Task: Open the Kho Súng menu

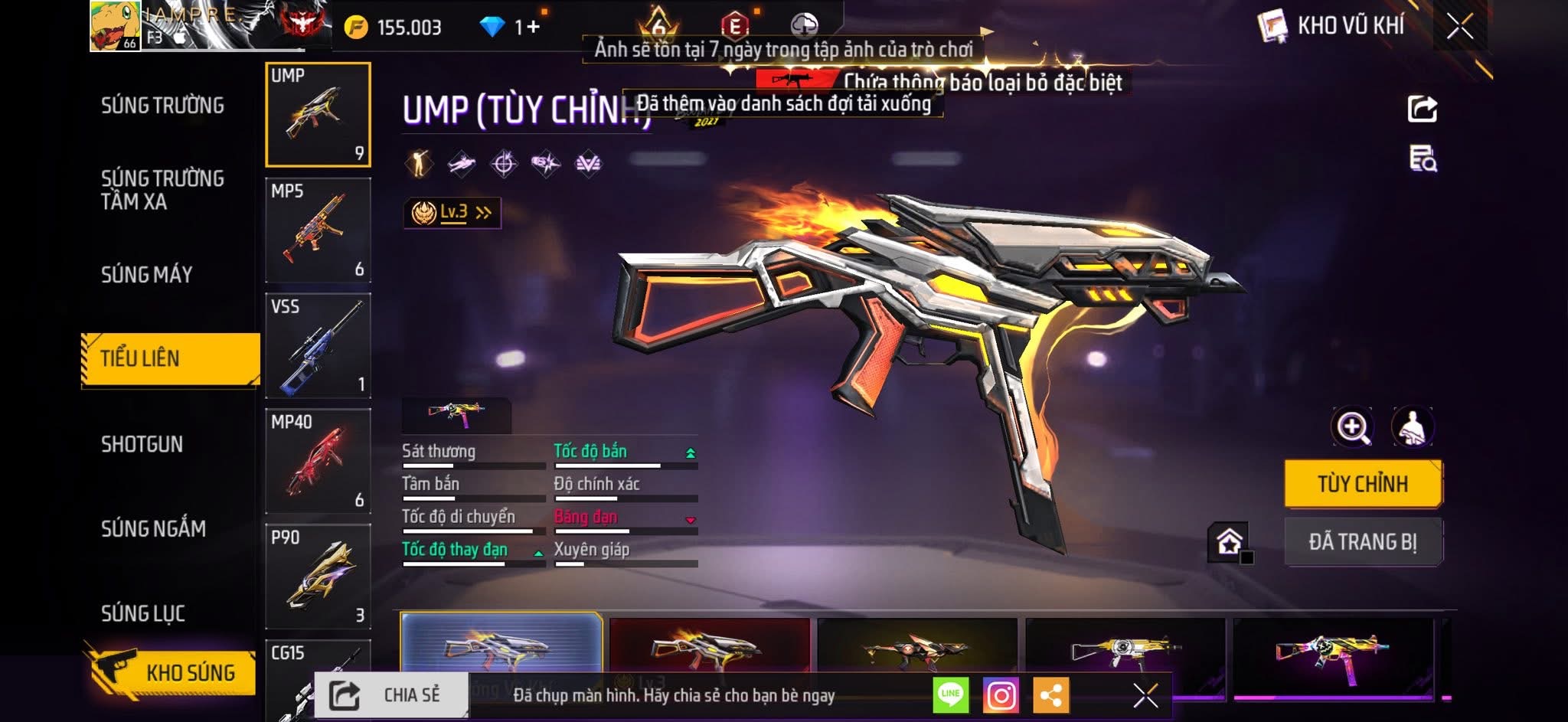Action: pos(171,672)
